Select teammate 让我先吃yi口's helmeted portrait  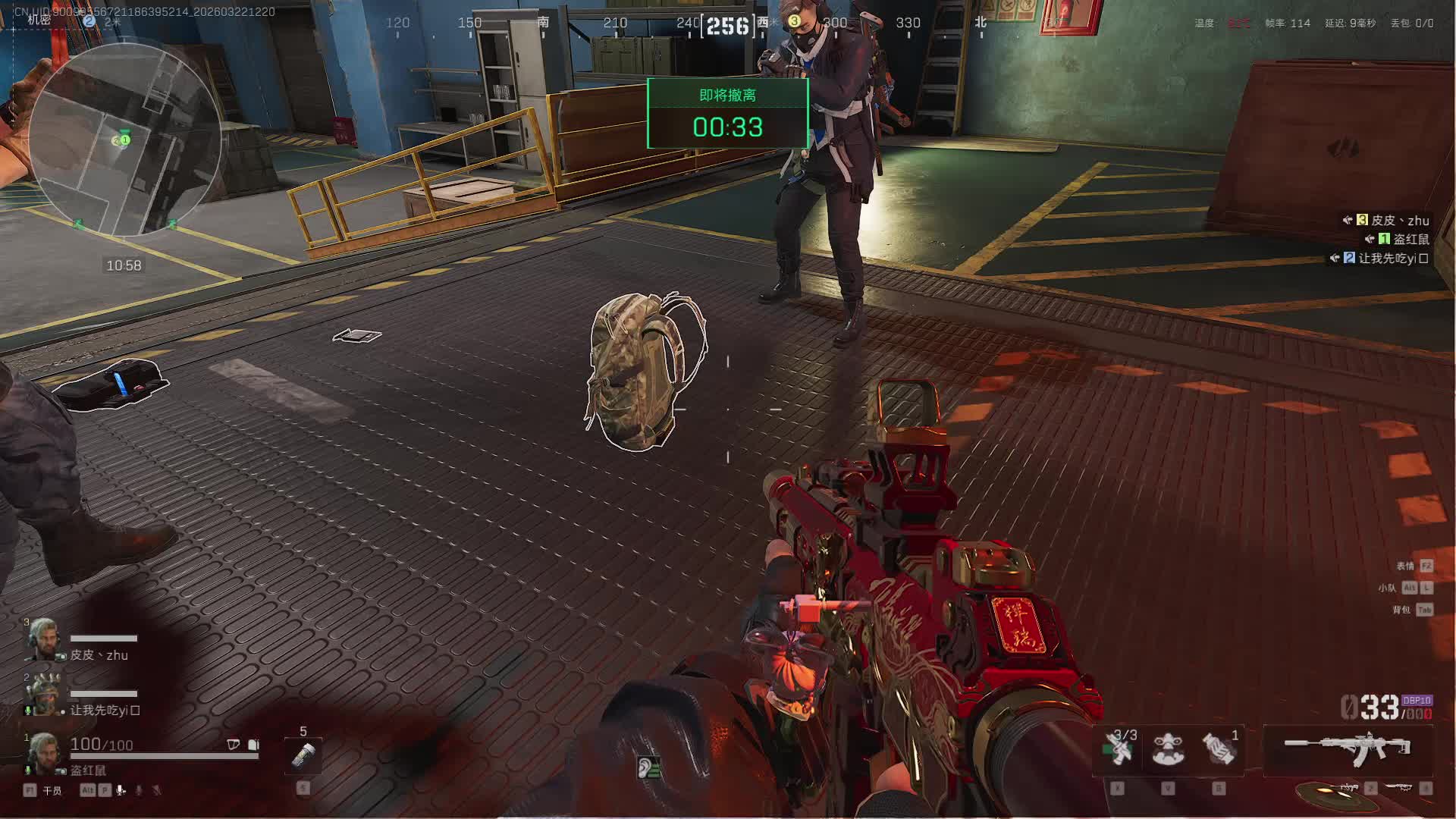pos(43,694)
